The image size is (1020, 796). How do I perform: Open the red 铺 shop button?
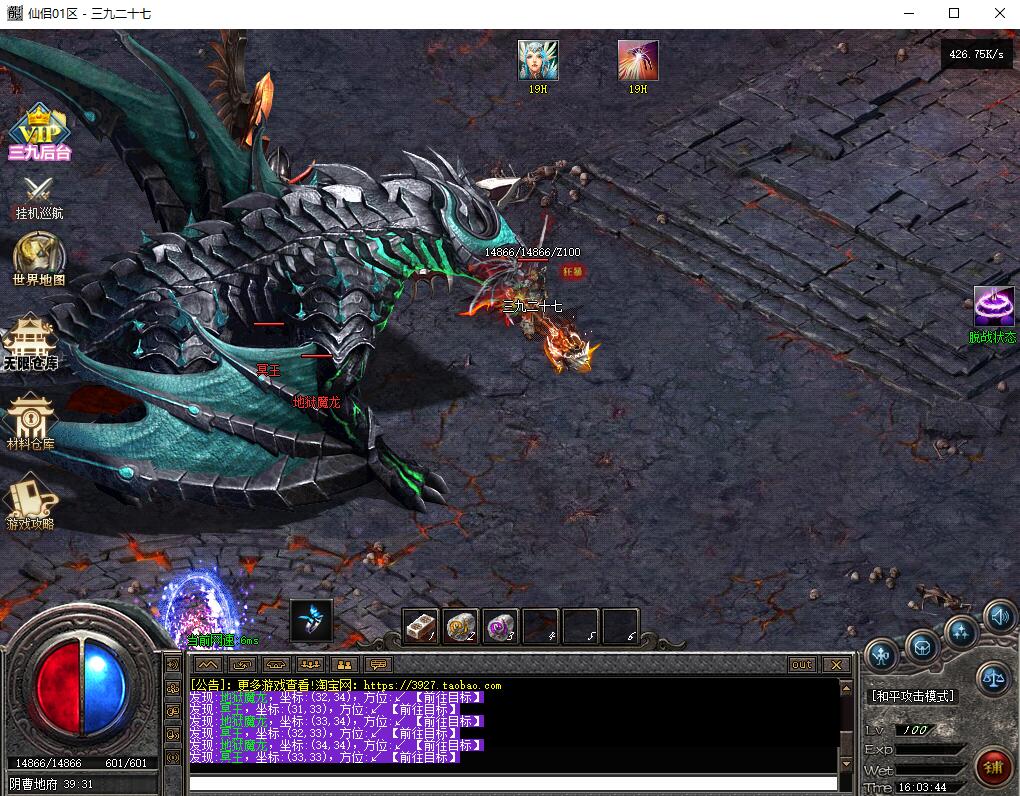(x=993, y=768)
